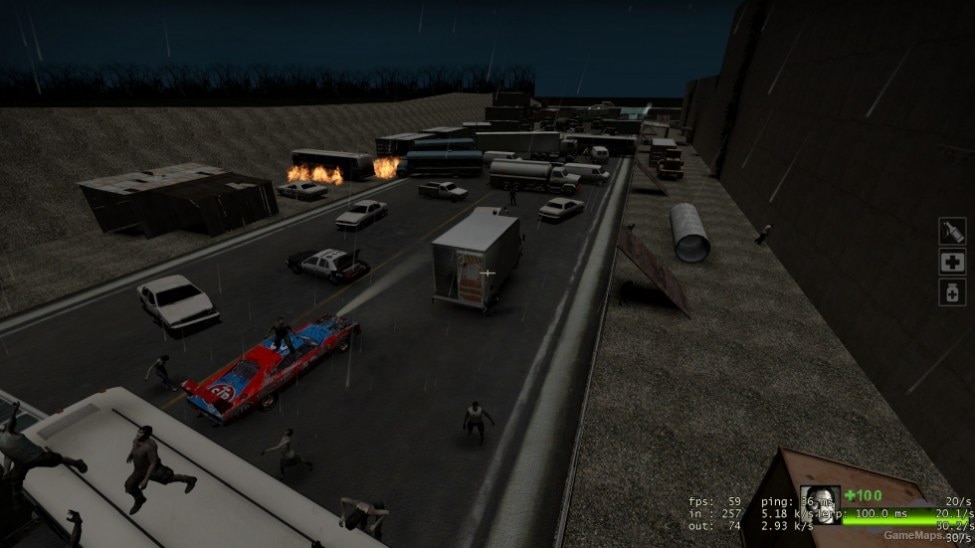
Task: Choose the first aid kit slot
Action: point(952,262)
